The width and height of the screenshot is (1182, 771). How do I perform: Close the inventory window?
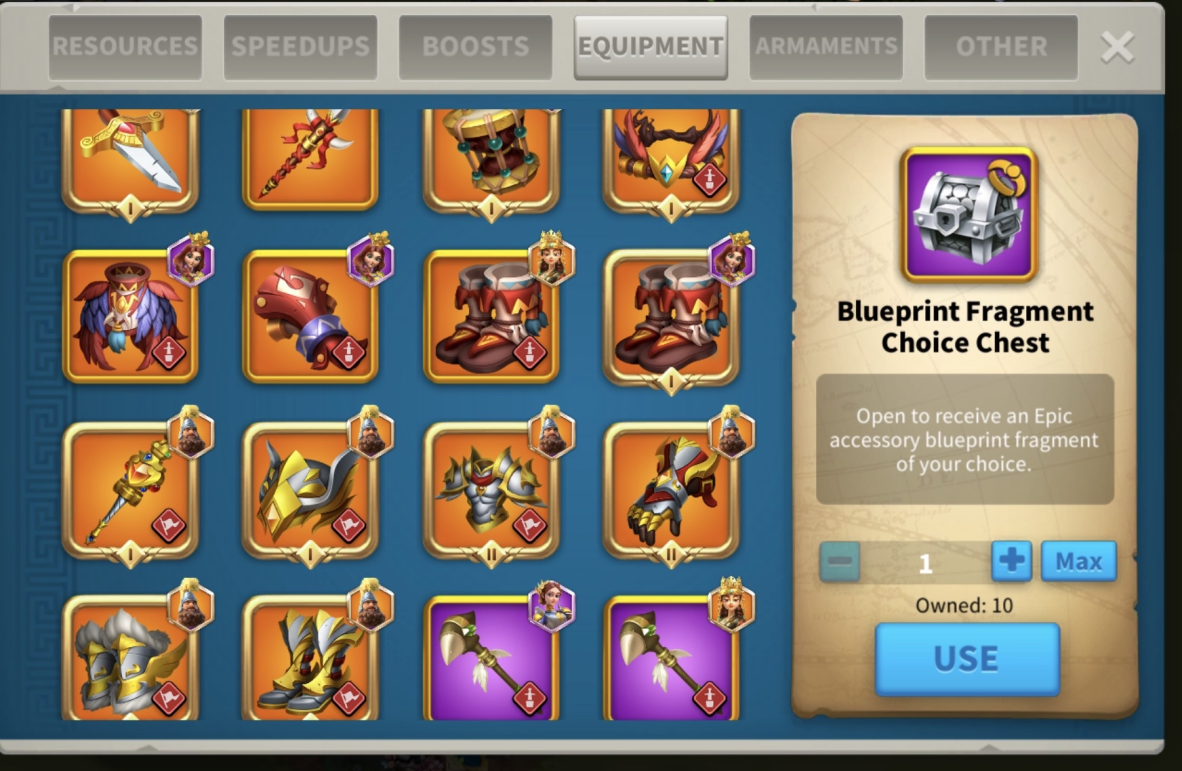tap(1117, 47)
